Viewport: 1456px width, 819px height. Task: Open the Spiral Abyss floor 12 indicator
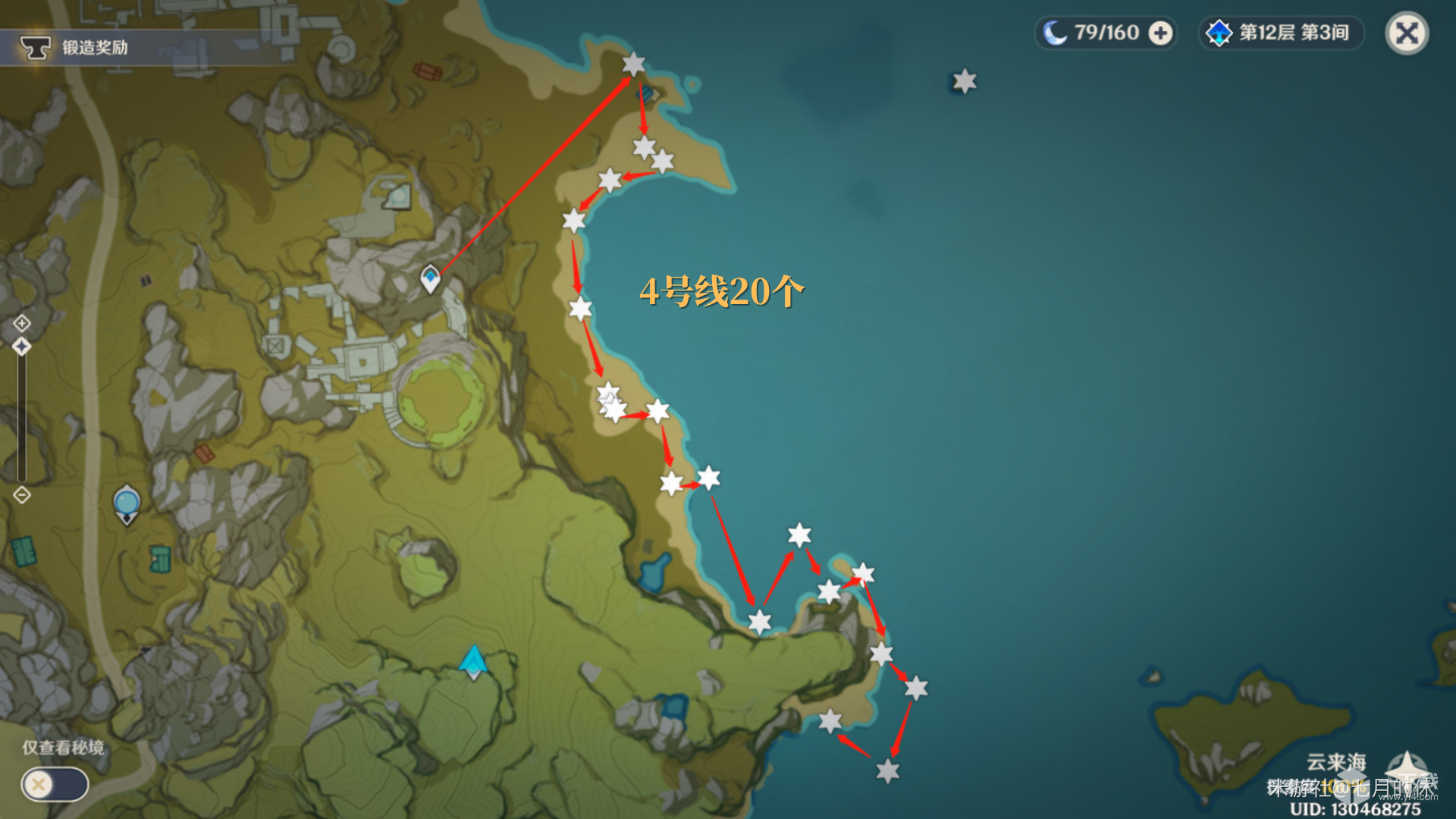[x=1280, y=33]
